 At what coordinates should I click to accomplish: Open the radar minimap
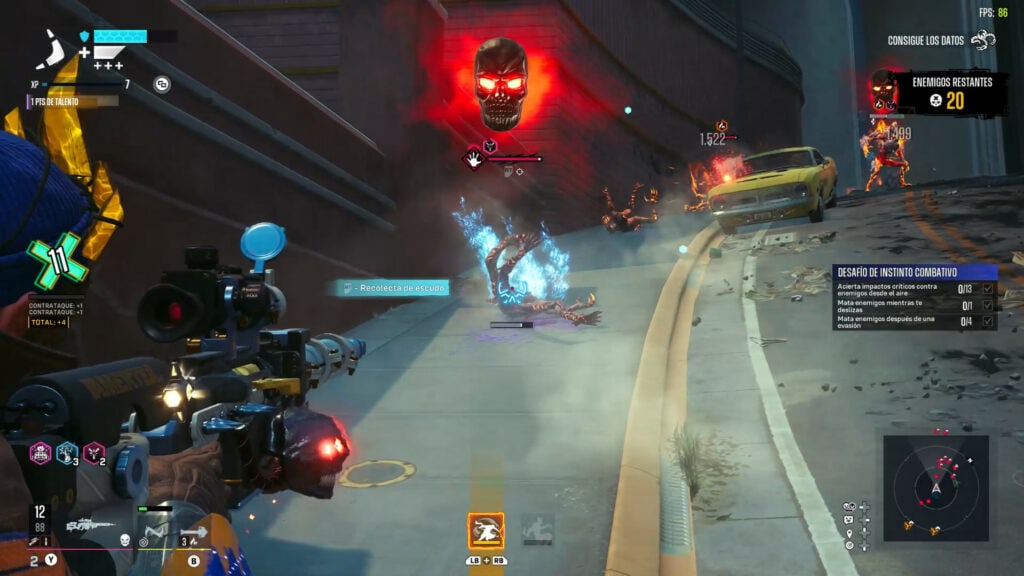[936, 487]
